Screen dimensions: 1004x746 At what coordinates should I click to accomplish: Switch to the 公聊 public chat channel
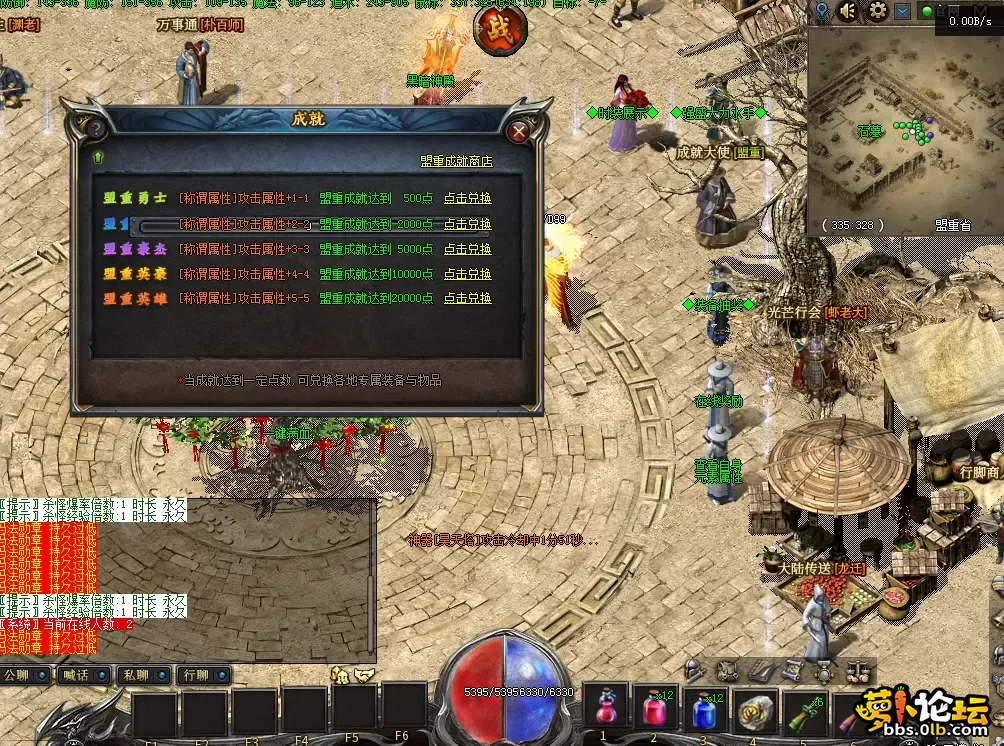click(25, 675)
